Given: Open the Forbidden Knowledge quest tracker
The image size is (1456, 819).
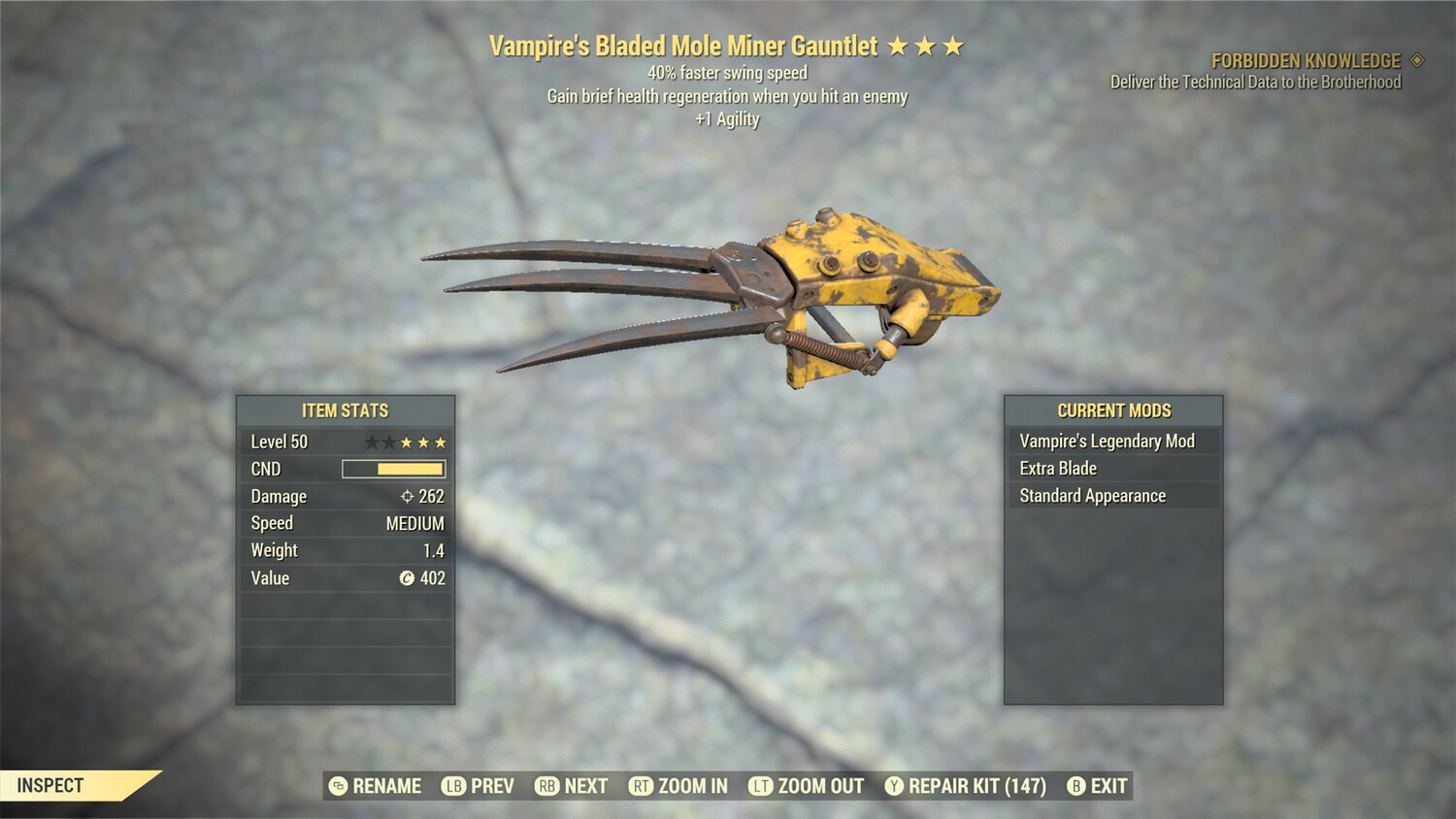Looking at the screenshot, I should [x=1306, y=61].
